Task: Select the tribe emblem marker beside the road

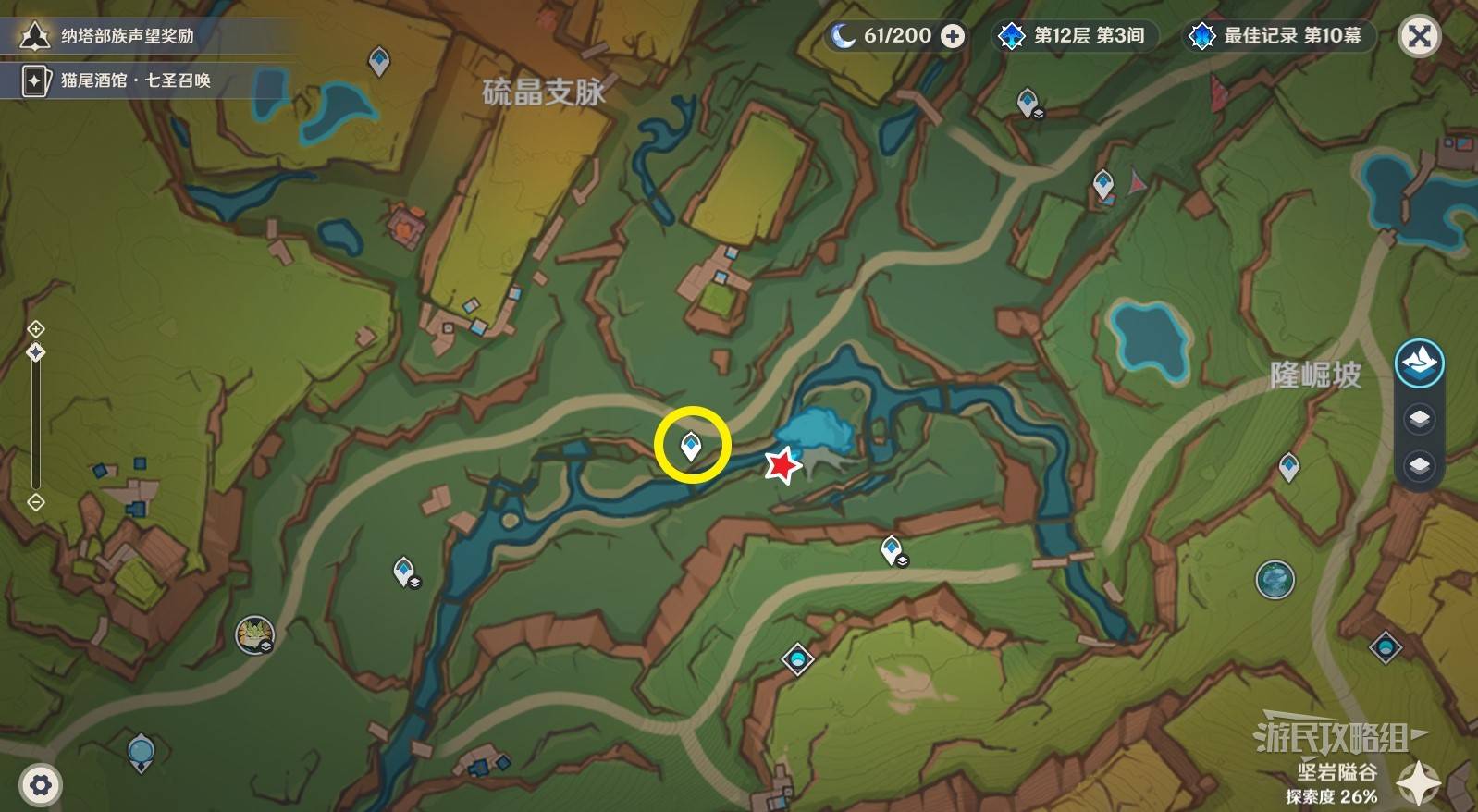Action: pyautogui.click(x=254, y=635)
